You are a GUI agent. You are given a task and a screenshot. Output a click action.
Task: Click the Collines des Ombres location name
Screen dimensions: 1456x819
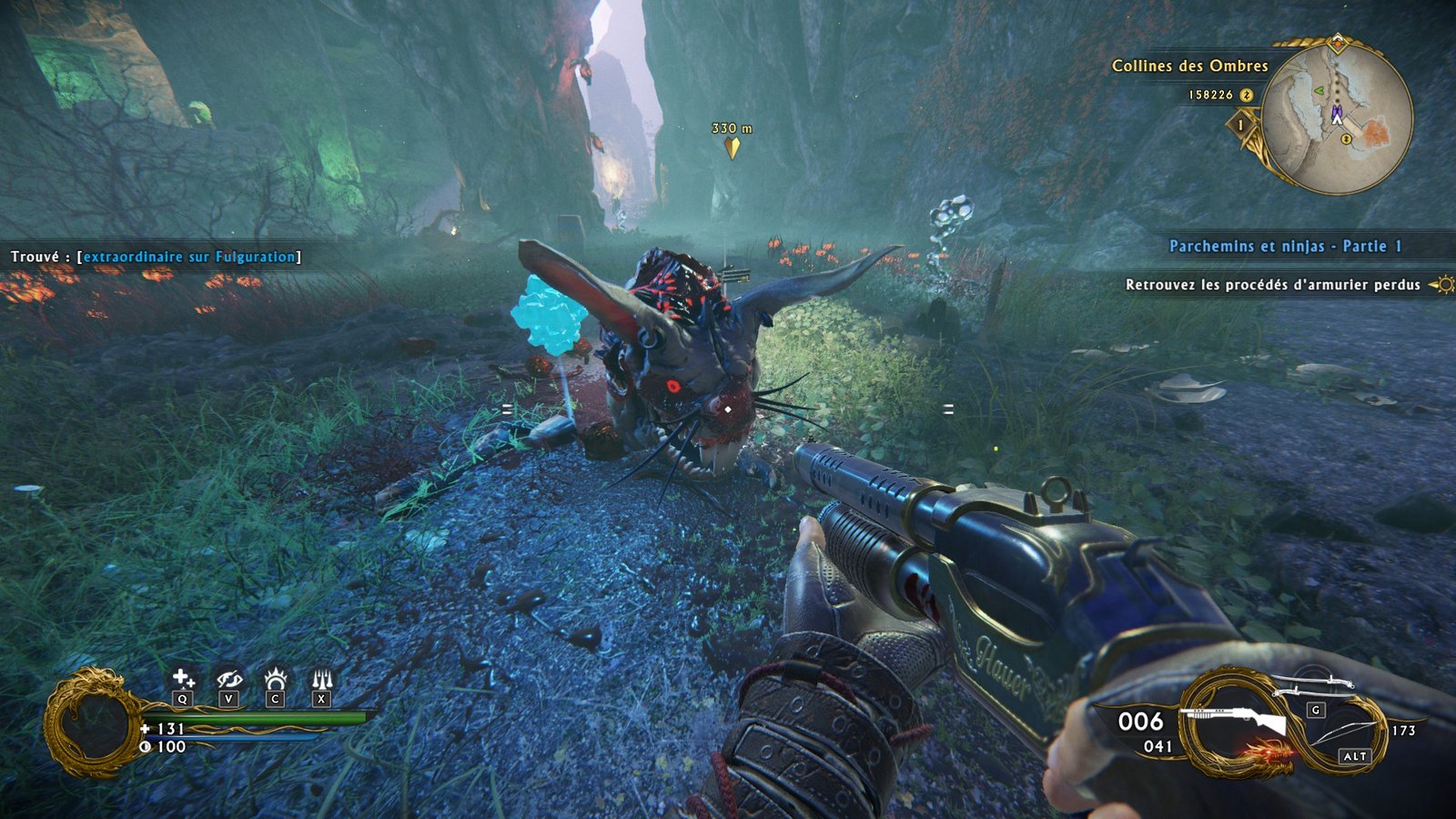pos(1189,66)
